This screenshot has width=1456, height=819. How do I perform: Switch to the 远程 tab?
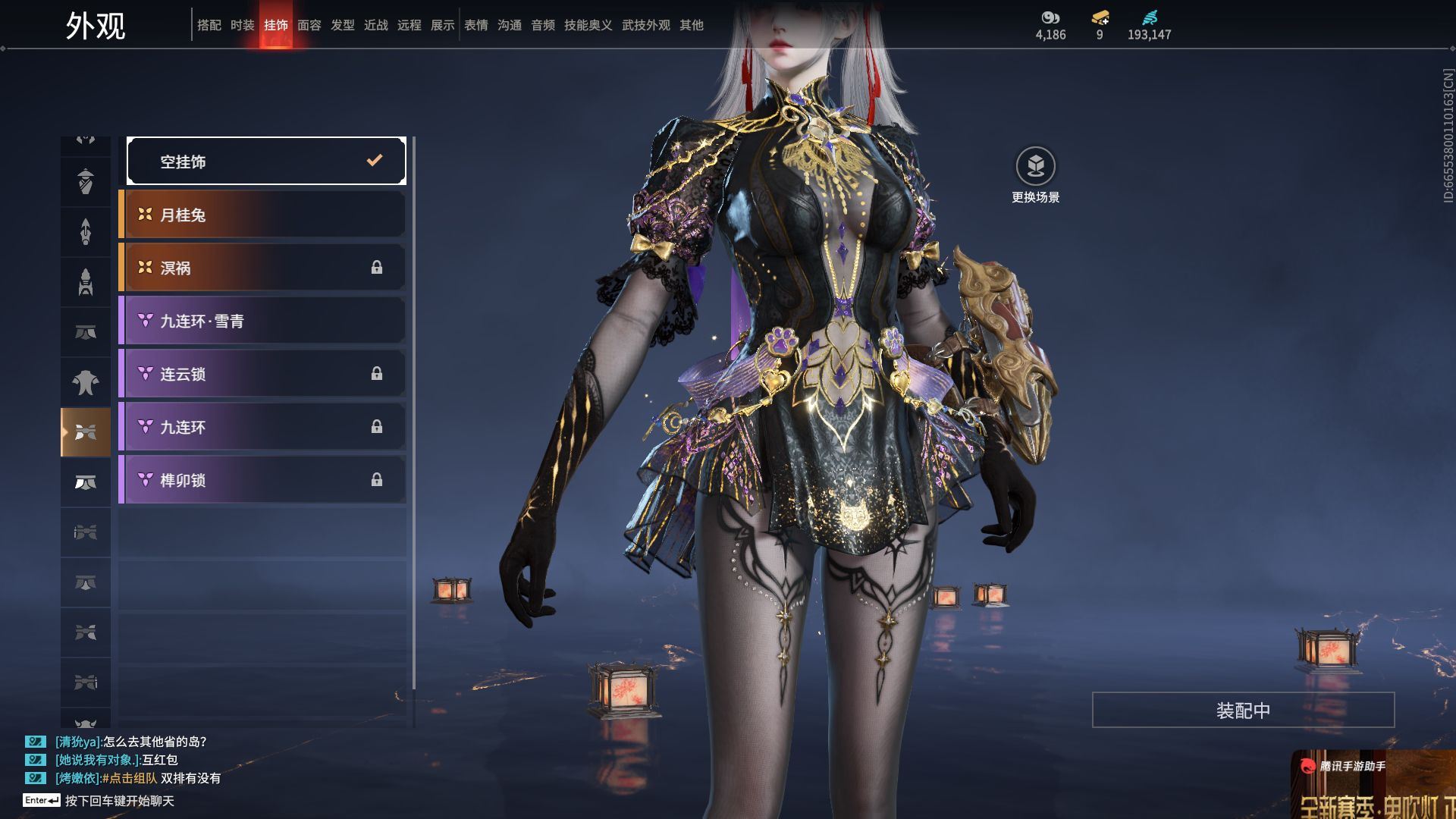(409, 25)
